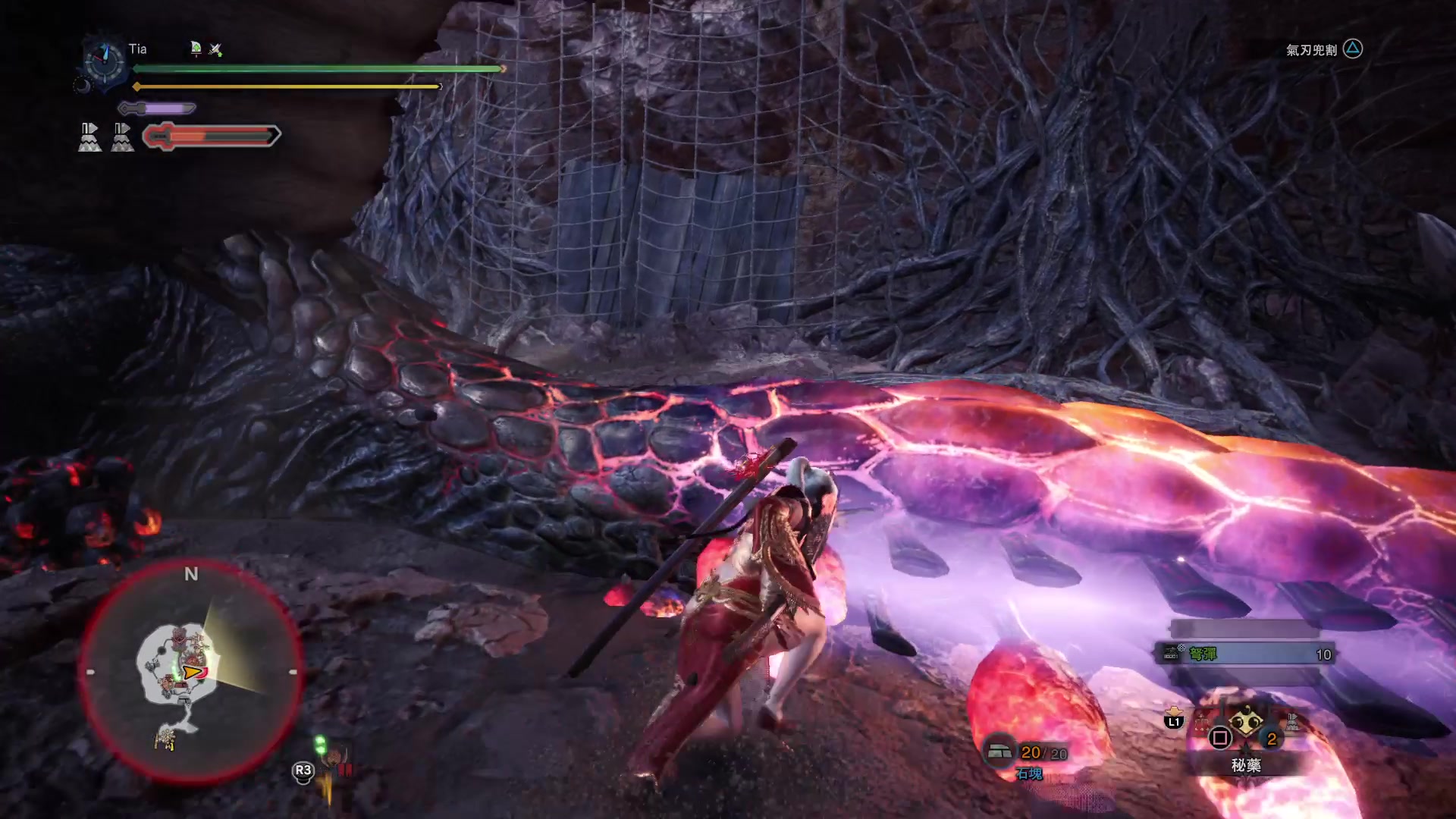Screen dimensions: 1456x819
Task: Check the quest timer clock icon
Action: pos(104,59)
